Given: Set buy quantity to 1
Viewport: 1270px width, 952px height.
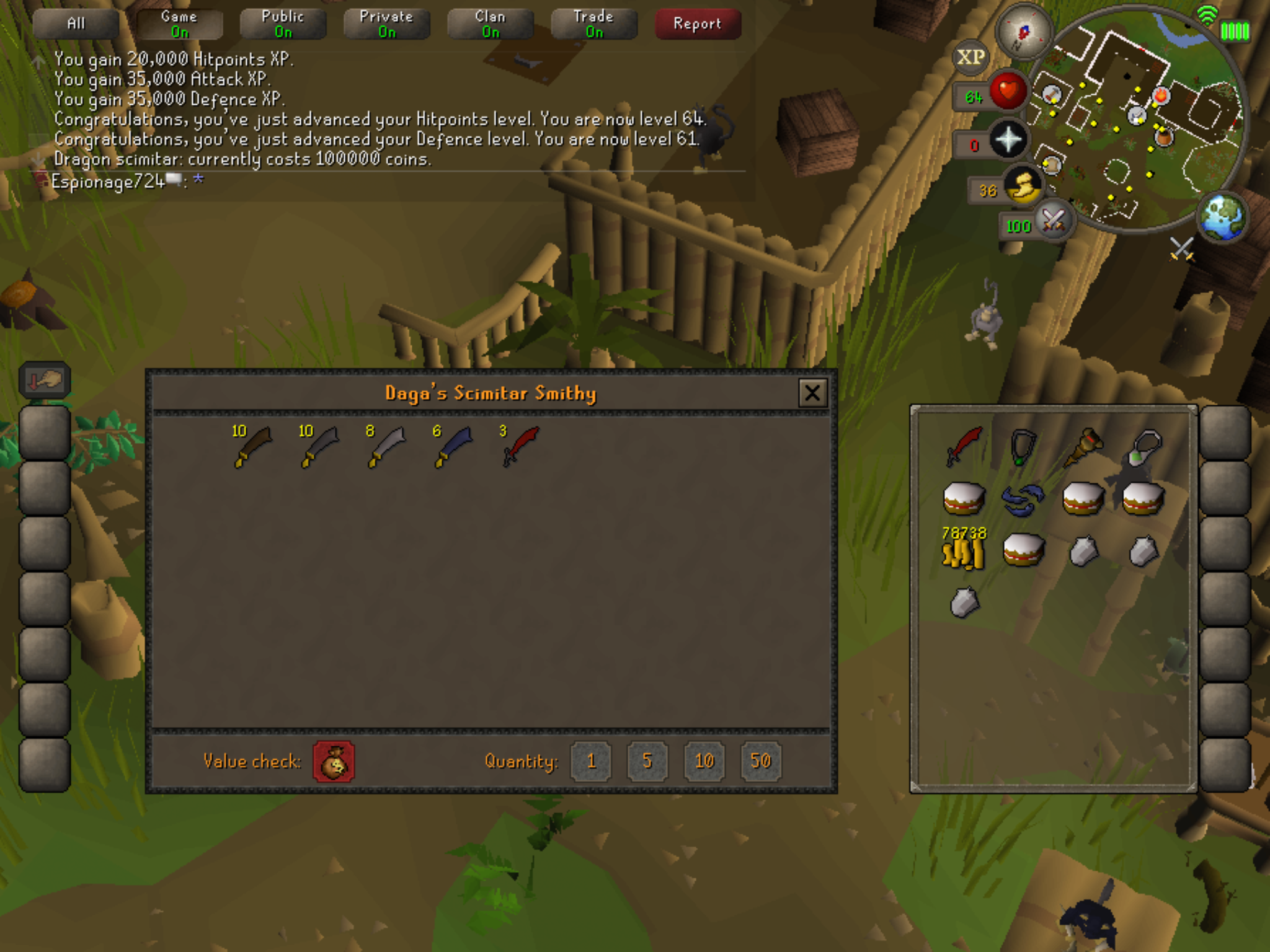Looking at the screenshot, I should point(591,761).
